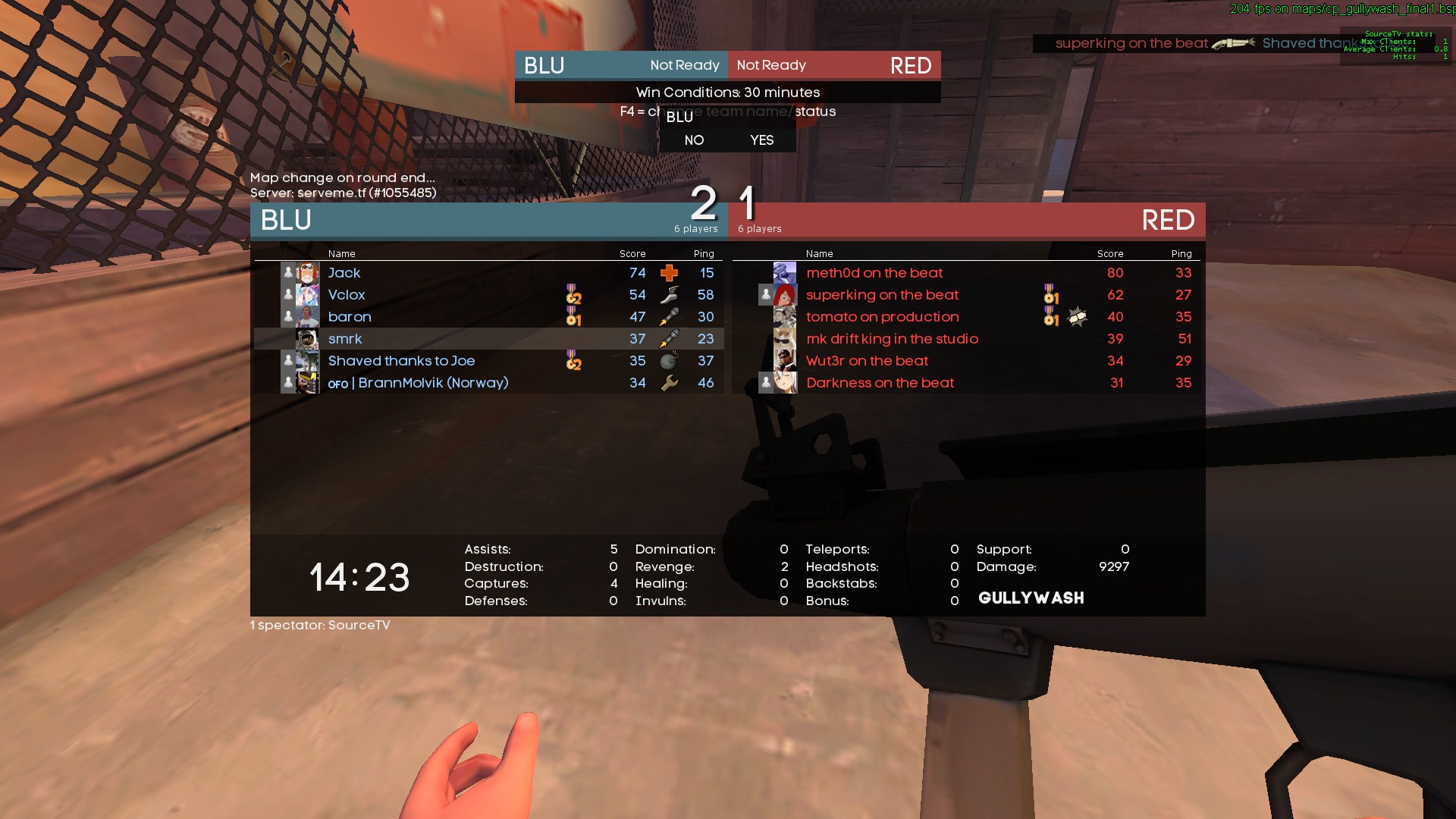Image resolution: width=1456 pixels, height=819 pixels.
Task: Click Jack's avatar thumbnail
Action: point(307,273)
